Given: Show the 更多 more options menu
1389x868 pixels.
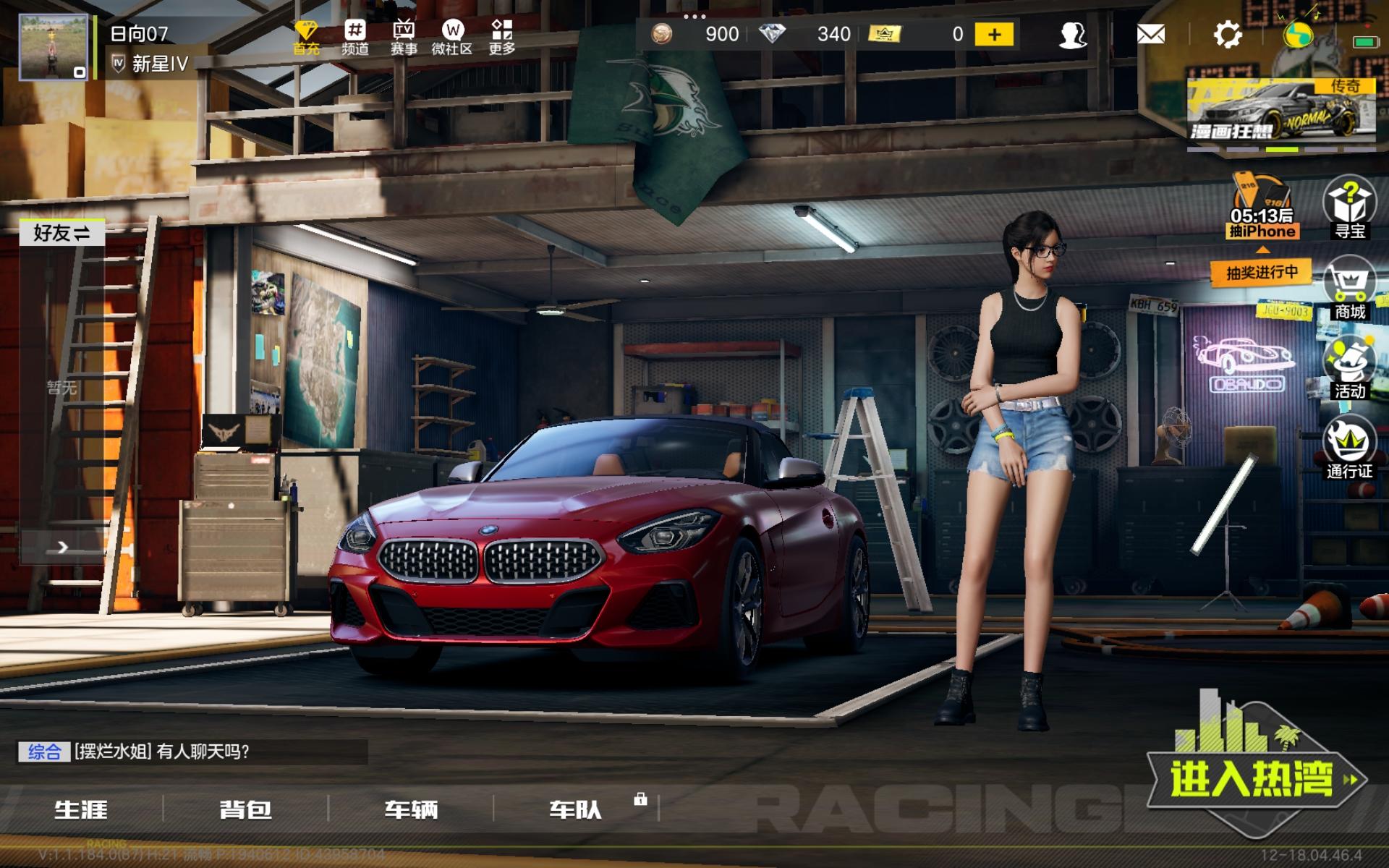Looking at the screenshot, I should coord(501,37).
